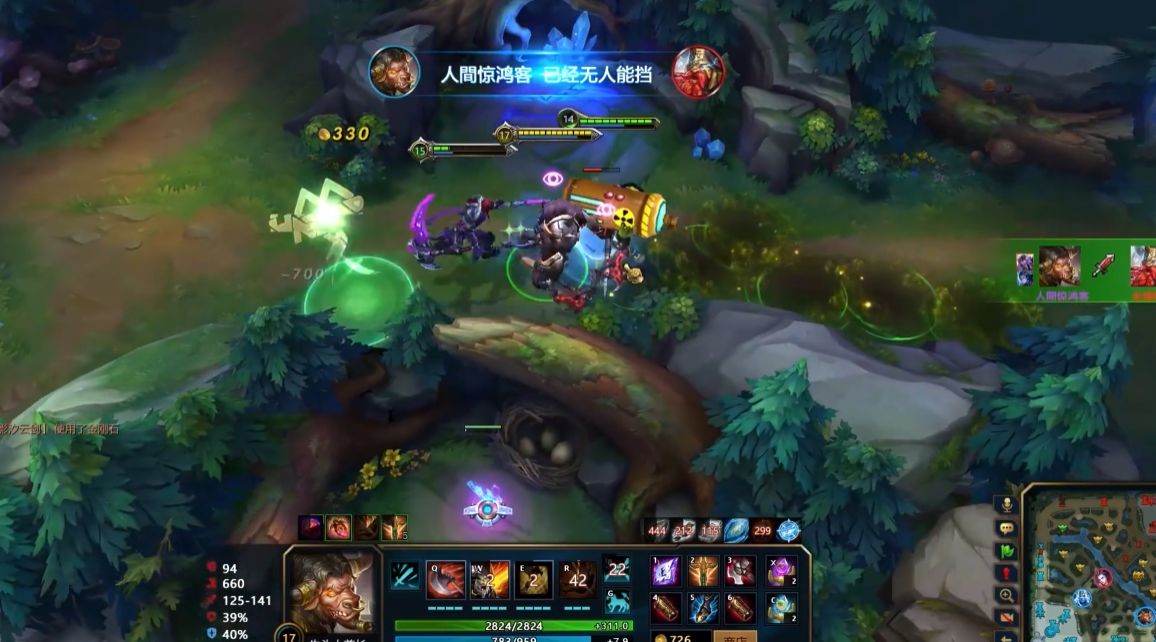1156x642 pixels.
Task: Use the W ability icon
Action: click(x=490, y=580)
